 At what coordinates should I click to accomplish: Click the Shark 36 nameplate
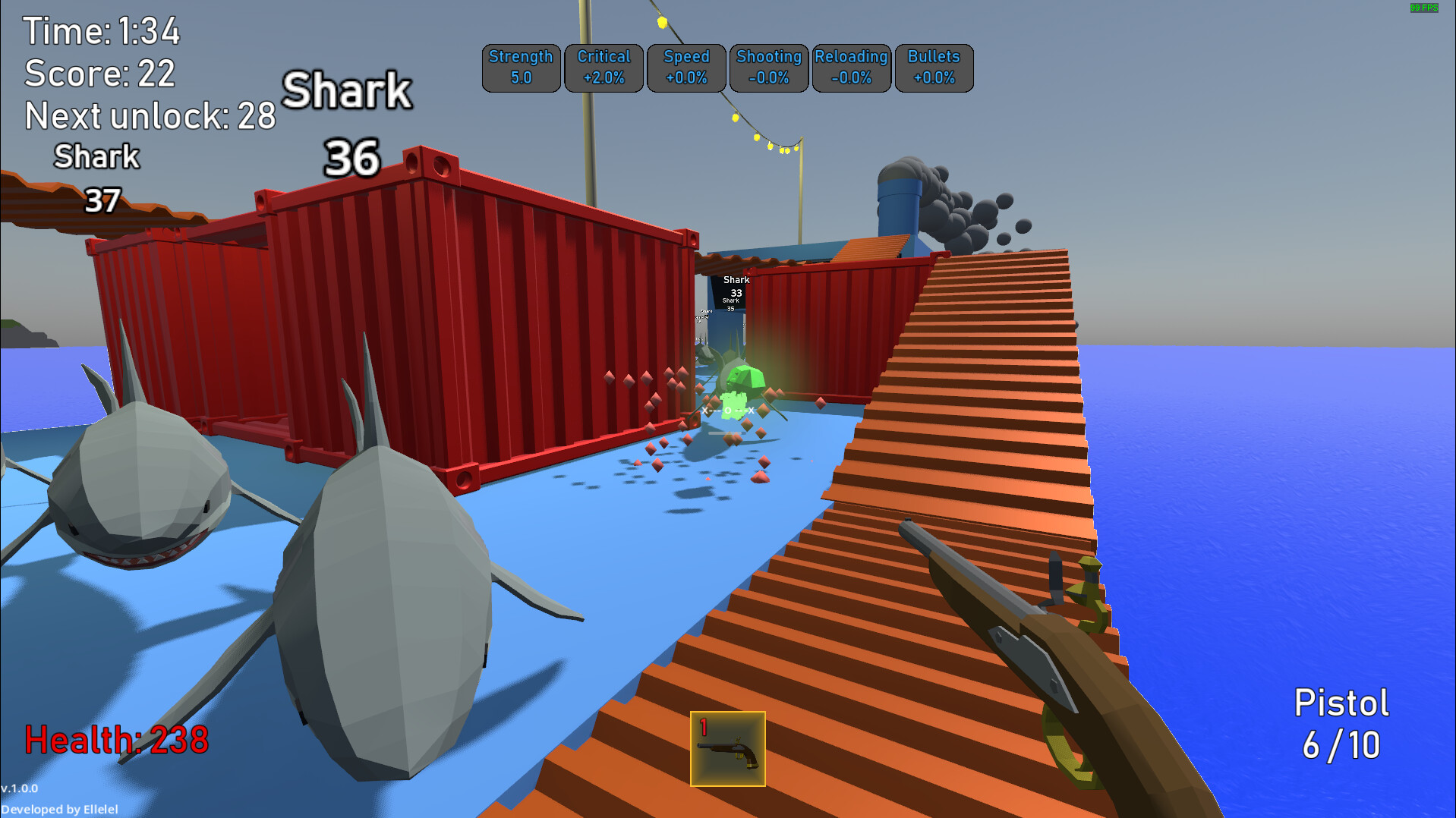point(348,121)
